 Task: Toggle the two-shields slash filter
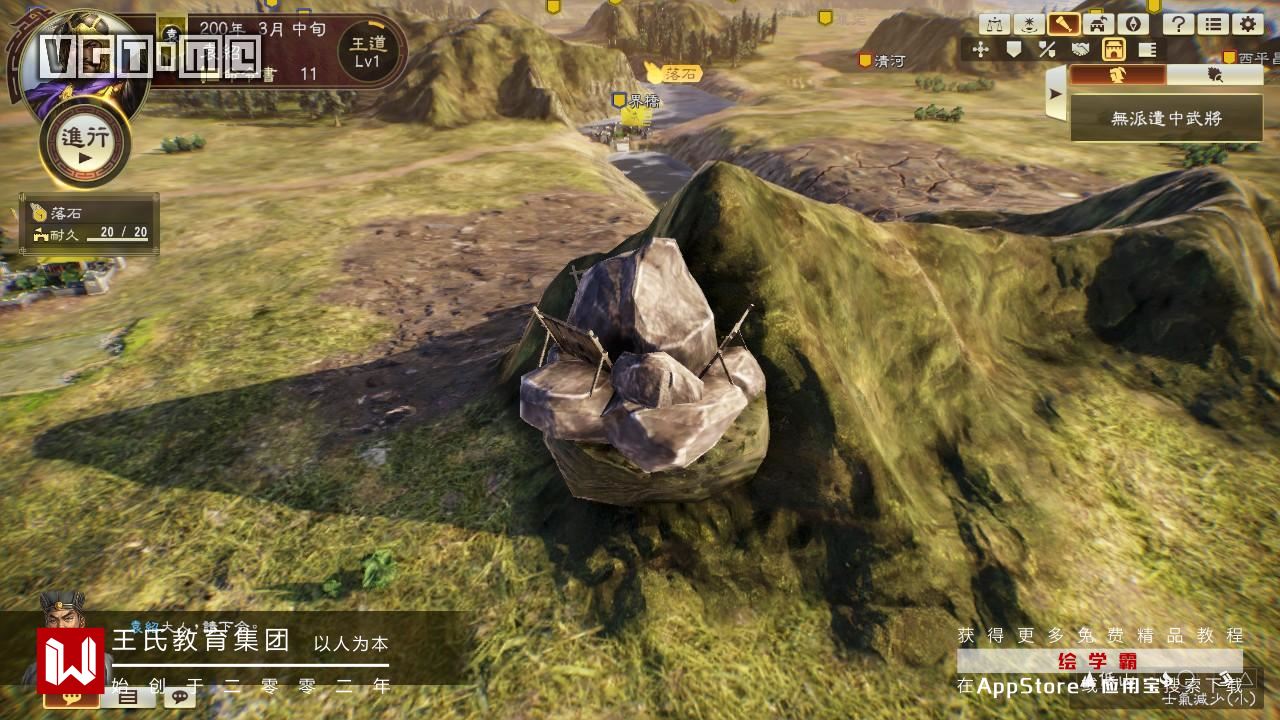tap(1047, 49)
